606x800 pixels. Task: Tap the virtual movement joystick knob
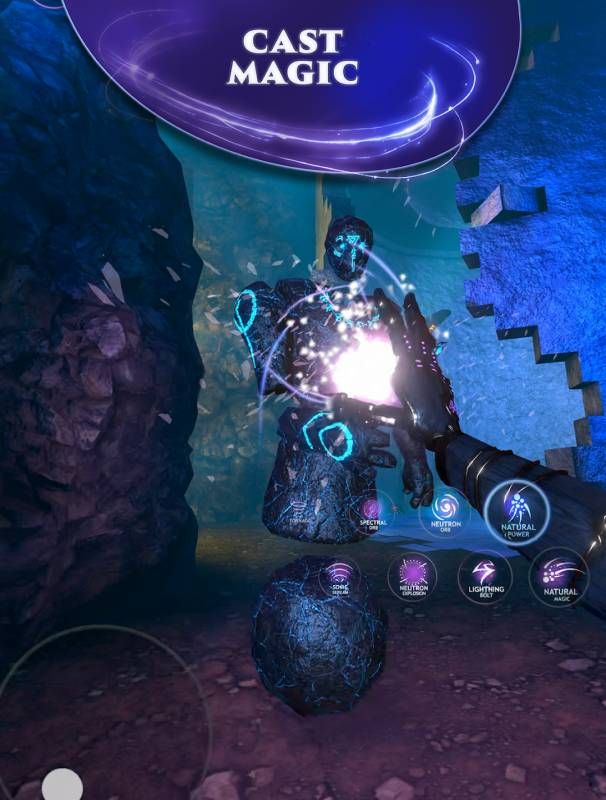pyautogui.click(x=62, y=785)
